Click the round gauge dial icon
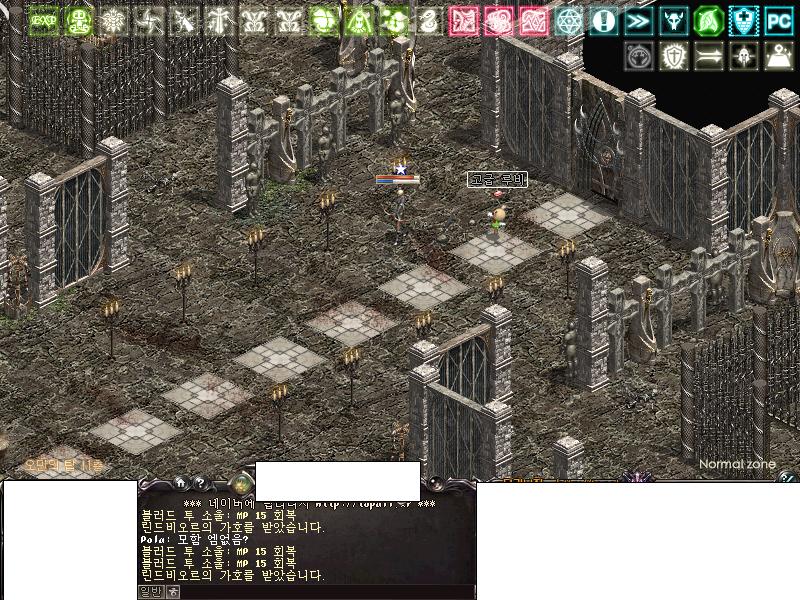The image size is (800, 600). (x=639, y=56)
